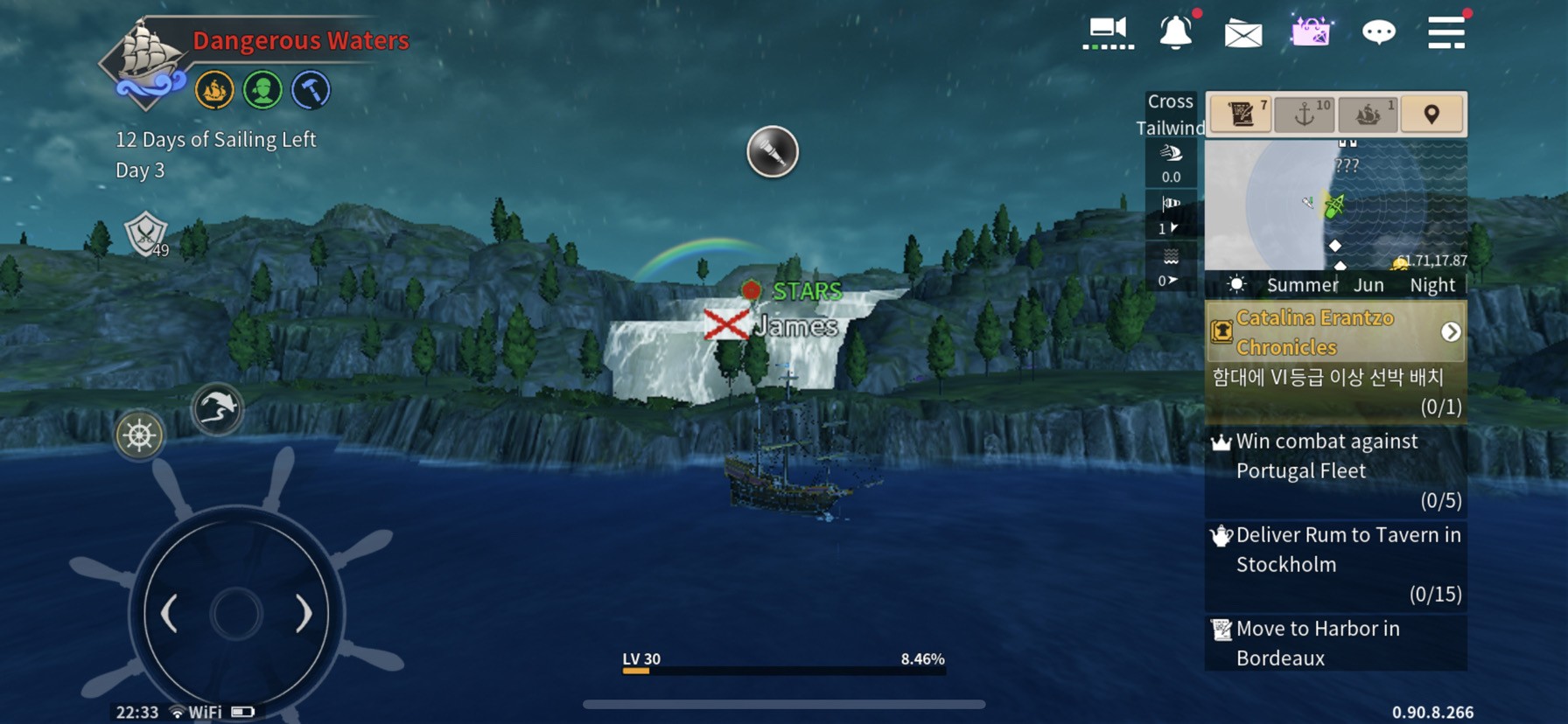This screenshot has width=1568, height=724.
Task: Switch to the location pin tab
Action: [x=1431, y=114]
